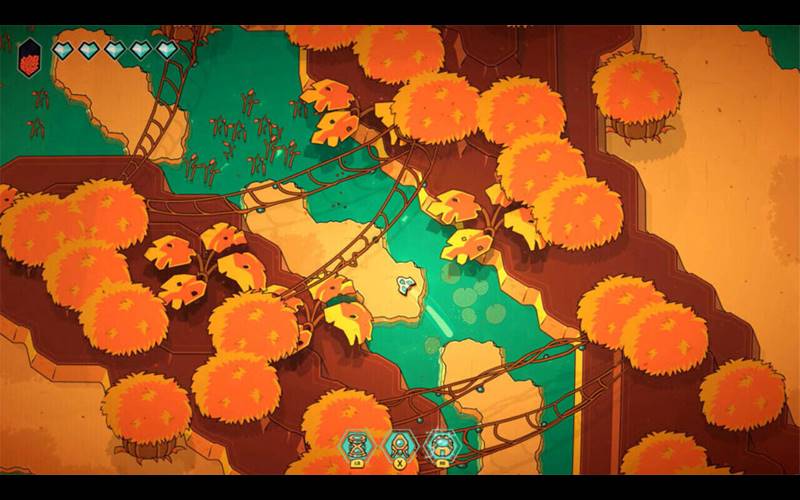Choose the crab-shaped ability icon
800x500 pixels.
tap(440, 443)
